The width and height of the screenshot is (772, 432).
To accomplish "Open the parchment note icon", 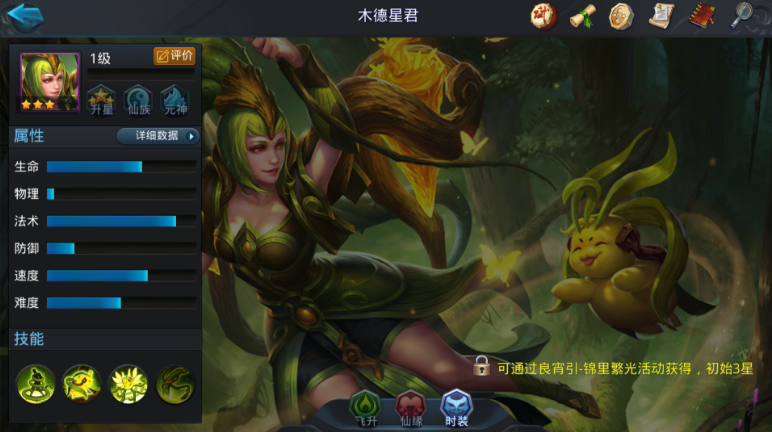I will pos(661,16).
